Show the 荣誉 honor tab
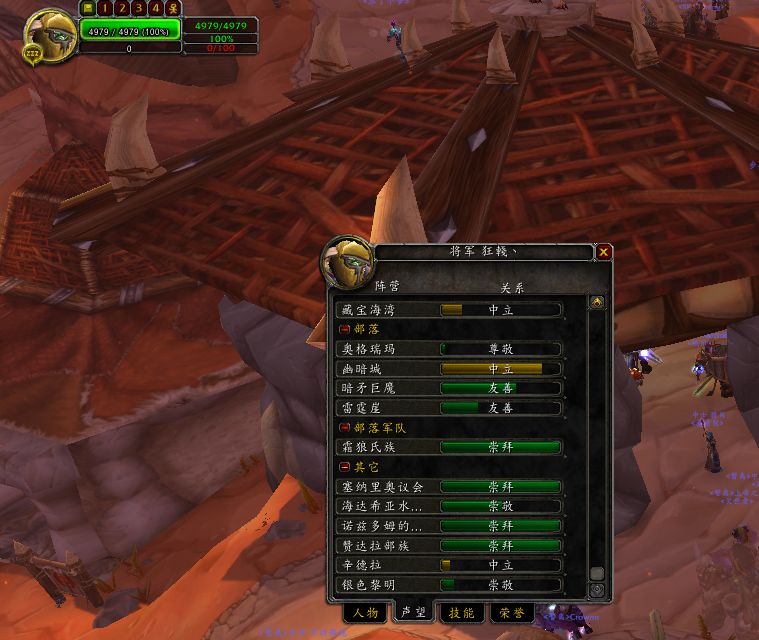 (x=510, y=613)
